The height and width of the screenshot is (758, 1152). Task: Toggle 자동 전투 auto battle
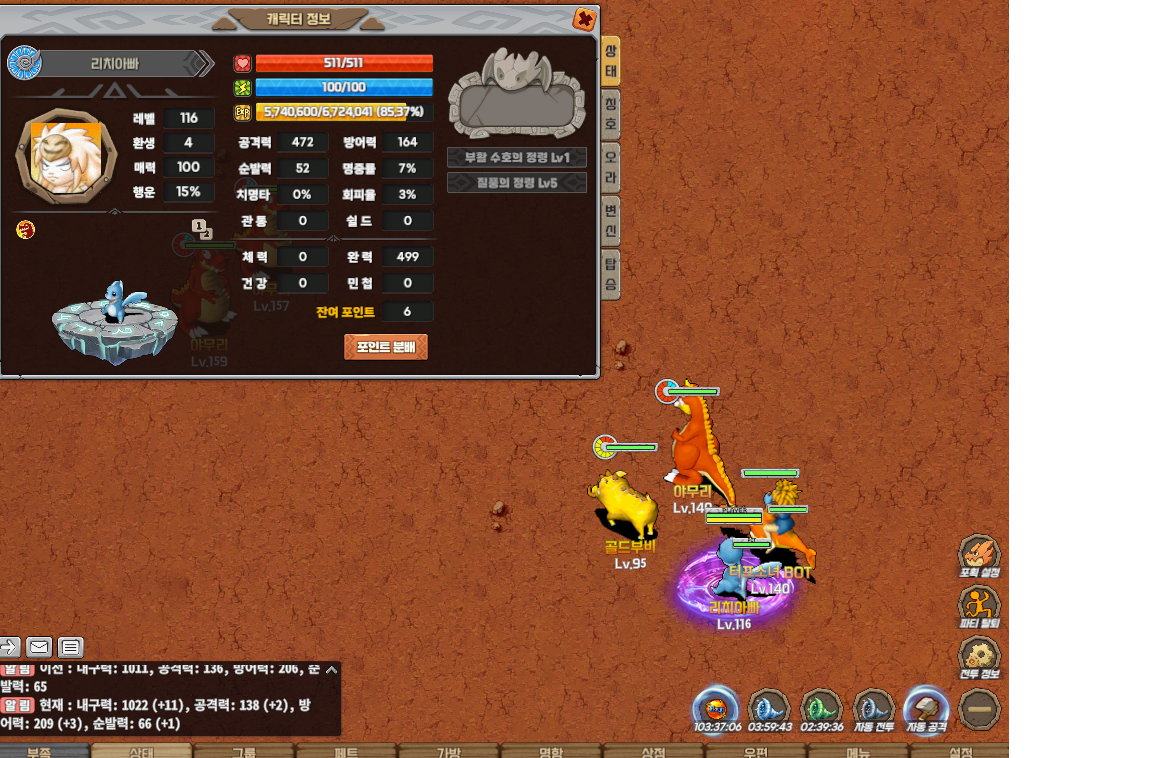coord(873,709)
